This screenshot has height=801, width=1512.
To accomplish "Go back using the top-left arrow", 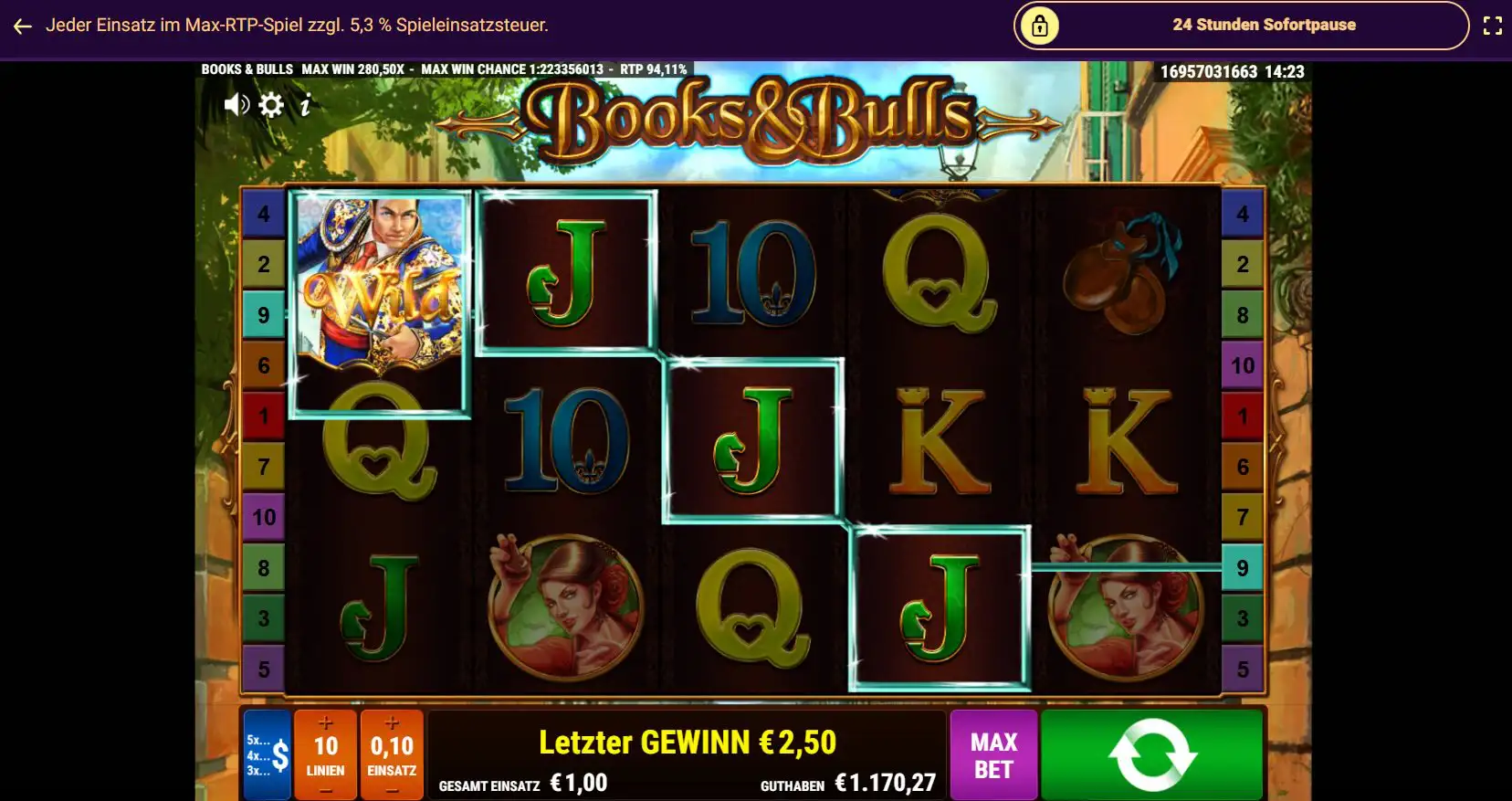I will tap(21, 26).
